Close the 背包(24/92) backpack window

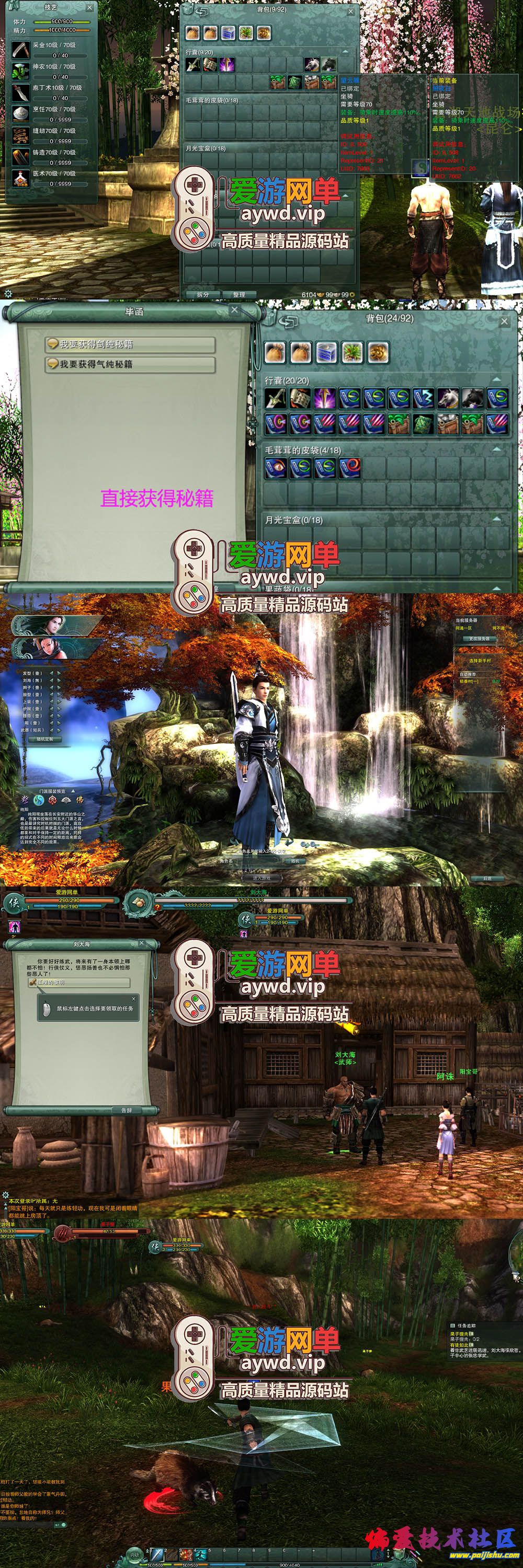pyautogui.click(x=504, y=321)
